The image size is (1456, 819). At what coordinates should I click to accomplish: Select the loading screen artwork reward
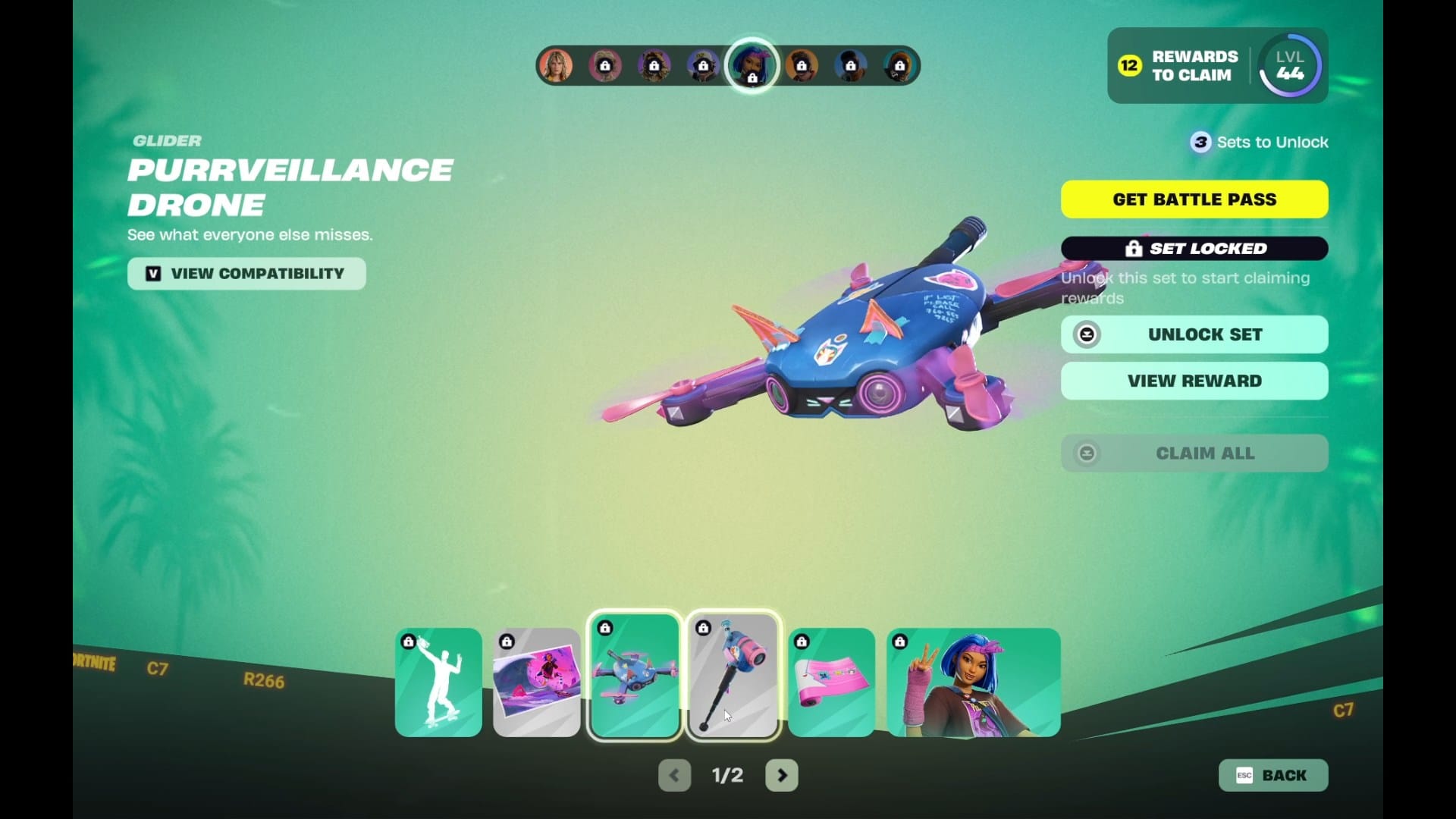(537, 682)
